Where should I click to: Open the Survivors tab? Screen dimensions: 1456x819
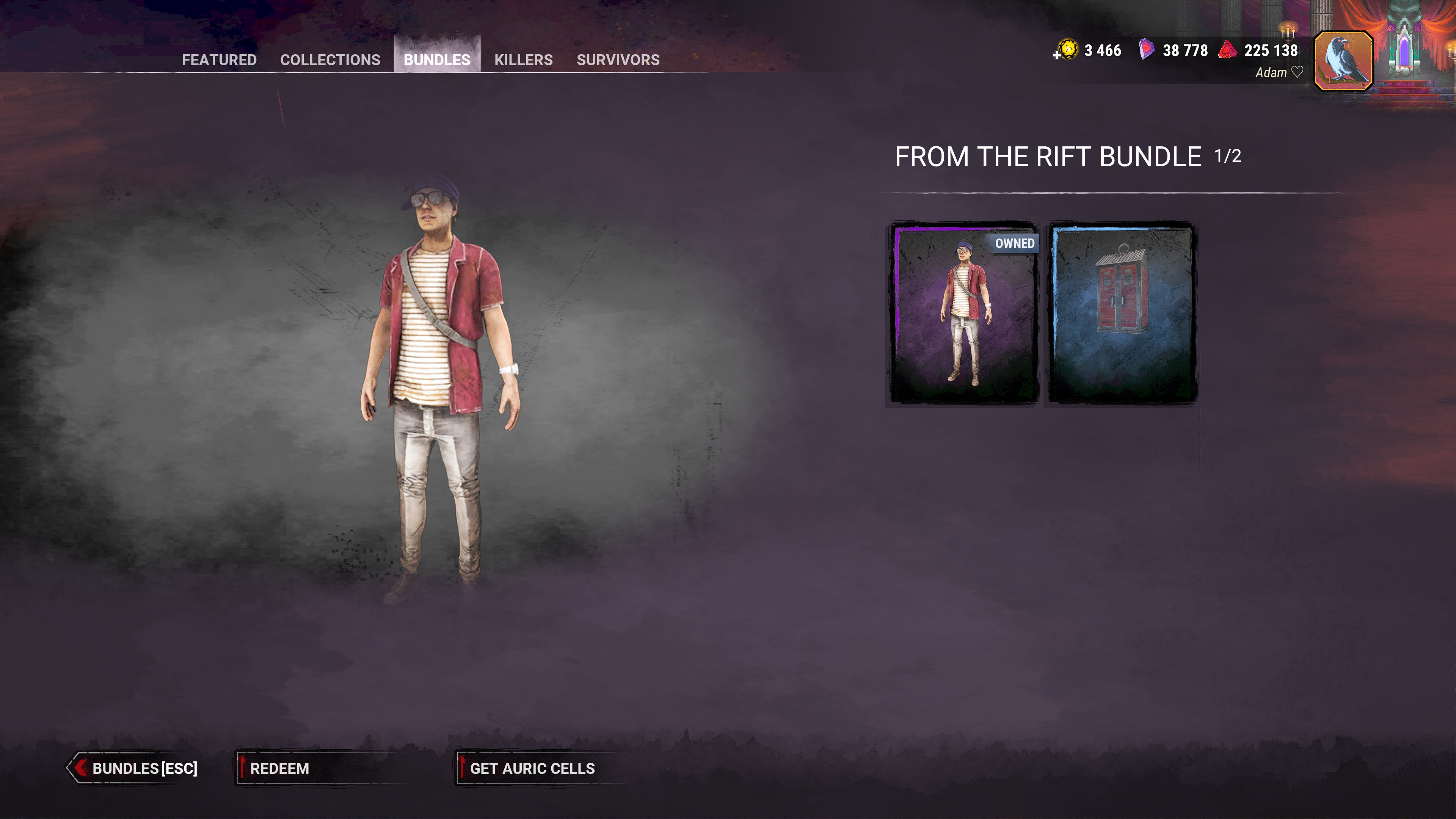pos(617,60)
